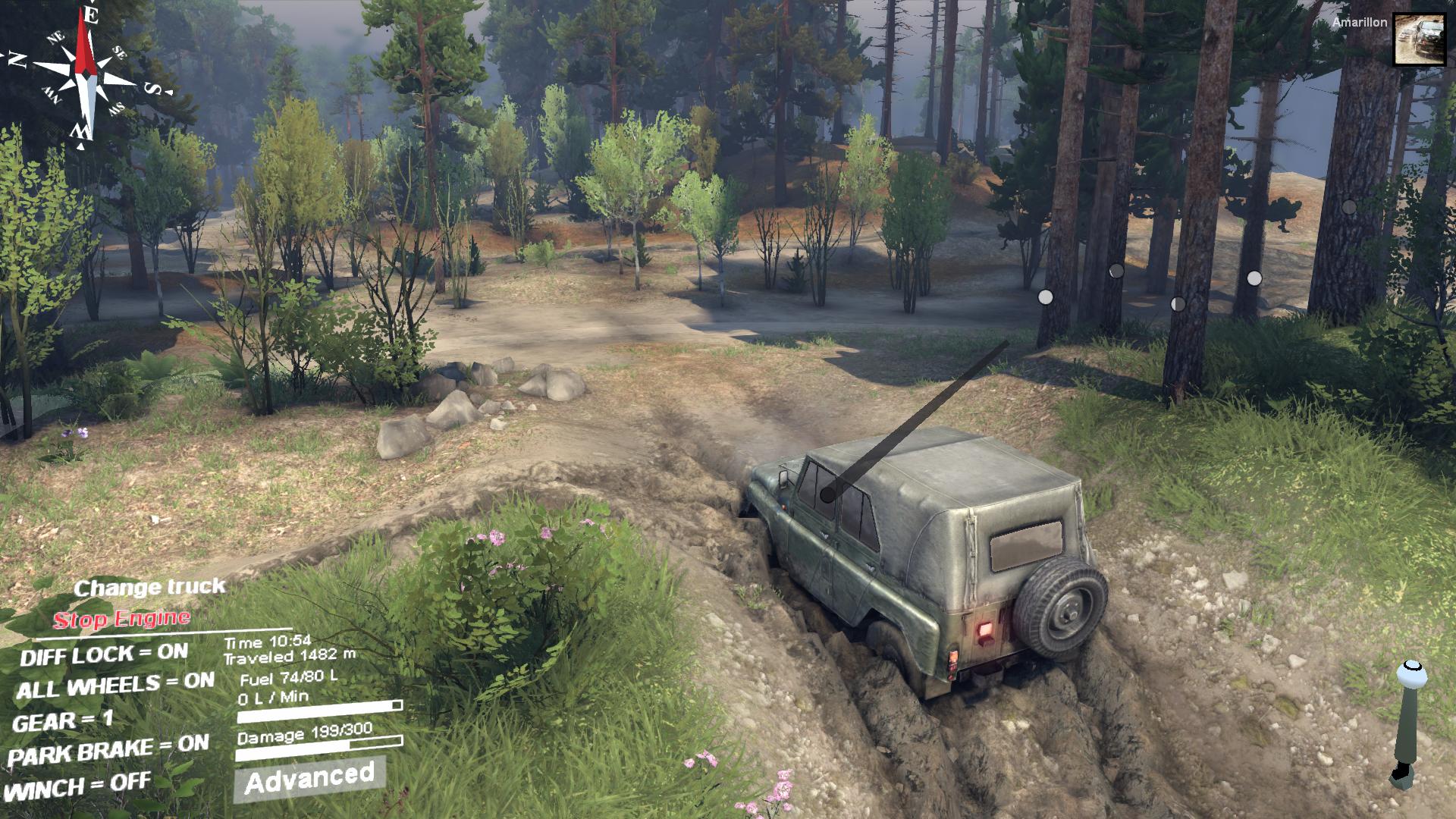
Task: Toggle the DIFF LOCK setting
Action: click(104, 654)
